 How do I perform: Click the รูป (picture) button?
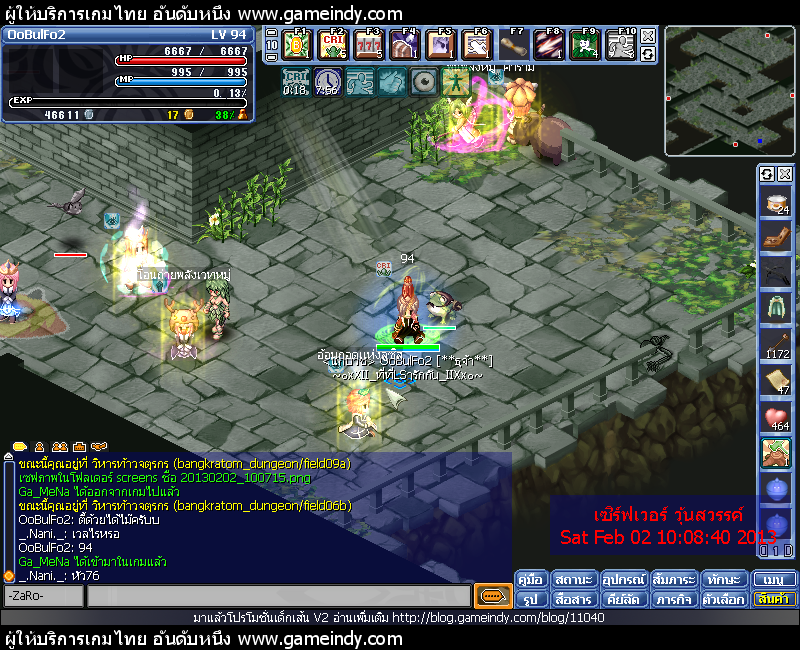pos(531,599)
